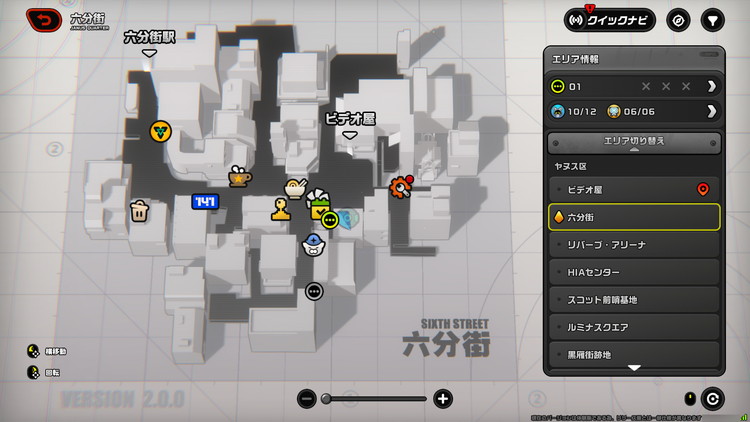750x422 pixels.
Task: Click the compass icon button
Action: [x=679, y=20]
